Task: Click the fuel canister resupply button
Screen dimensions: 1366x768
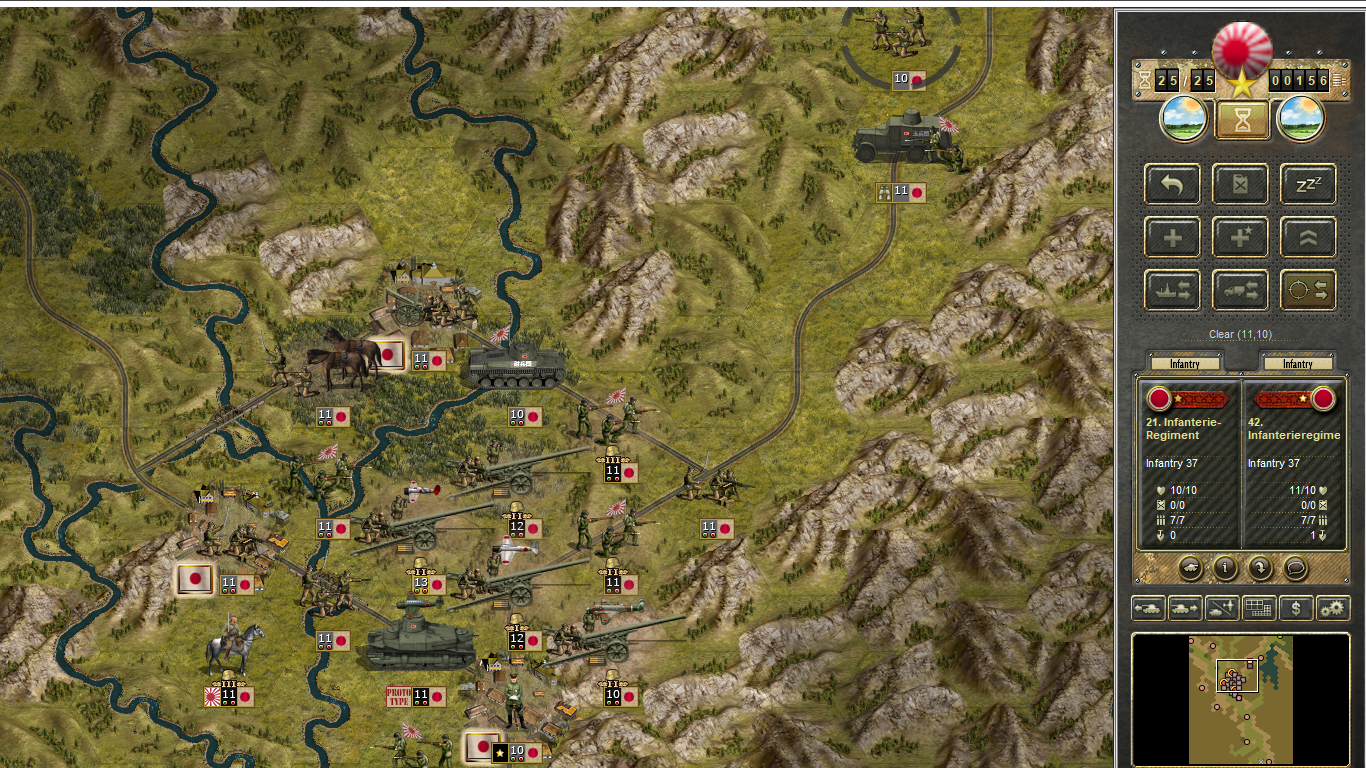Action: [1240, 184]
